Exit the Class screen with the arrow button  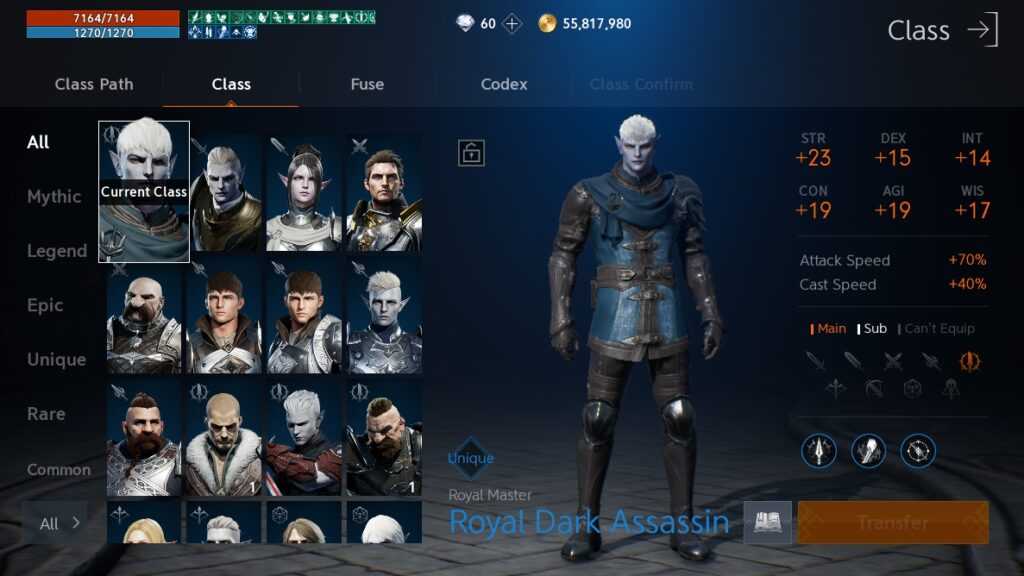(x=982, y=30)
